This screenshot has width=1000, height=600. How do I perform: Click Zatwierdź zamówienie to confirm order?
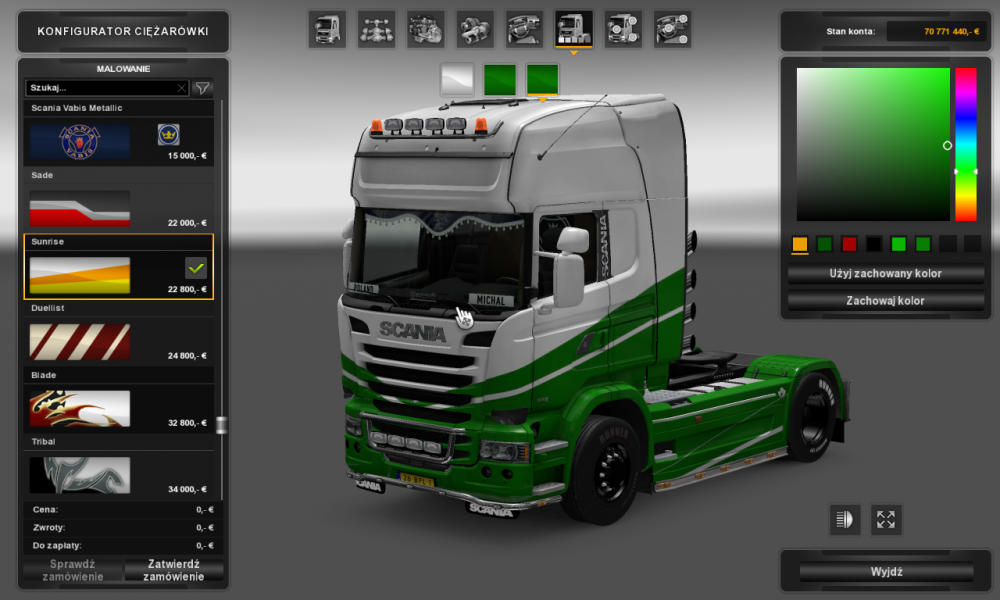click(x=174, y=570)
